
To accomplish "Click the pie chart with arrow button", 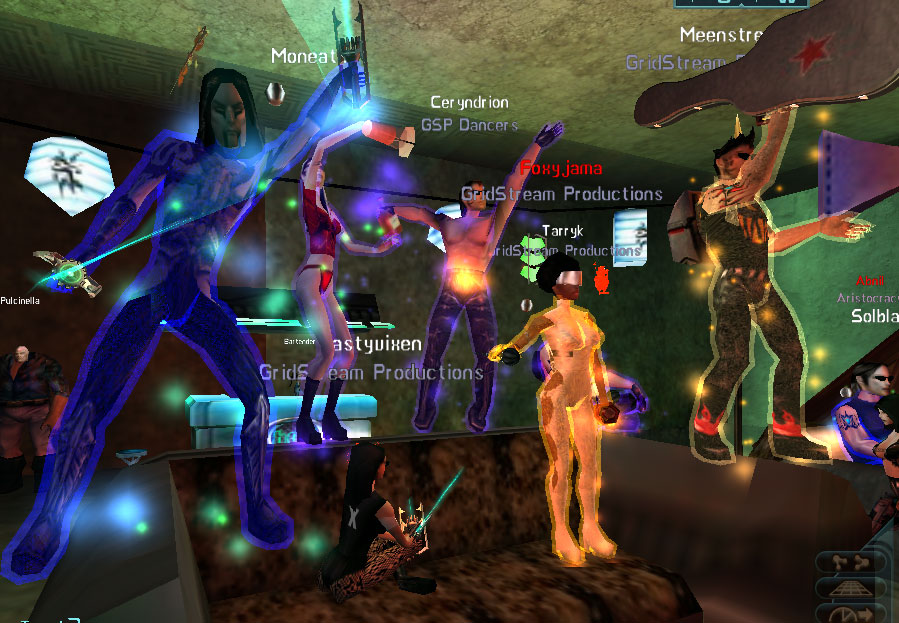I will (x=851, y=613).
